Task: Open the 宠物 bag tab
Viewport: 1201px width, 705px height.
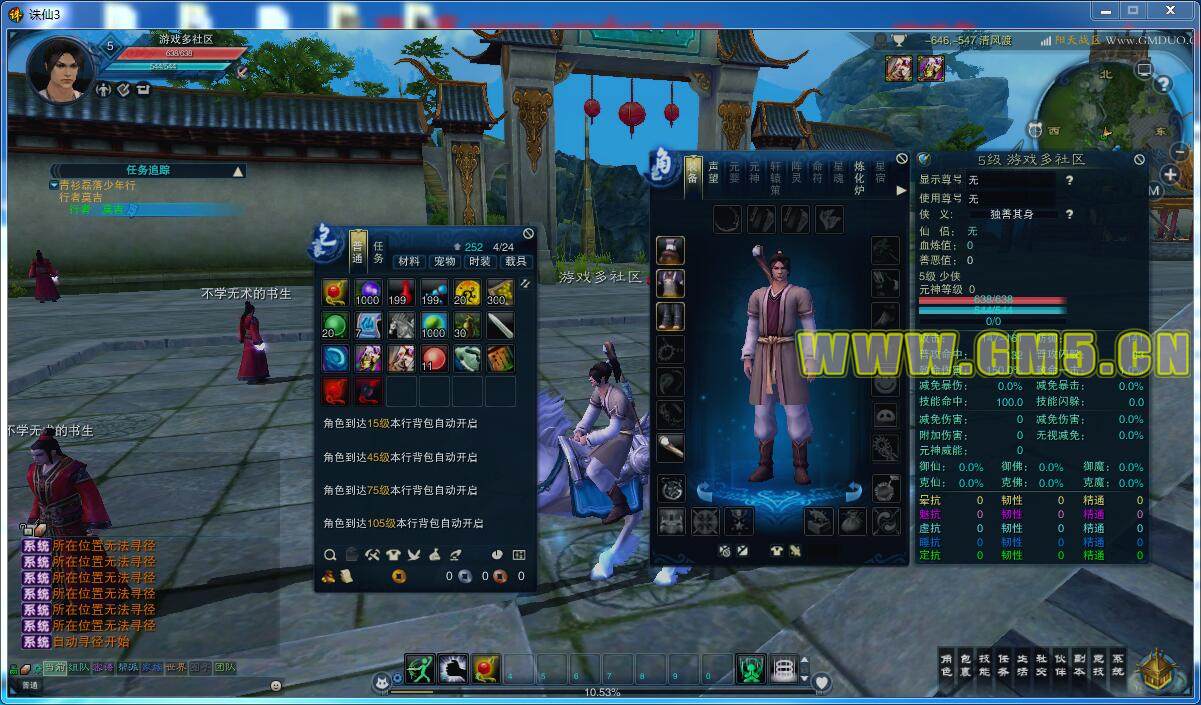Action: pos(444,262)
